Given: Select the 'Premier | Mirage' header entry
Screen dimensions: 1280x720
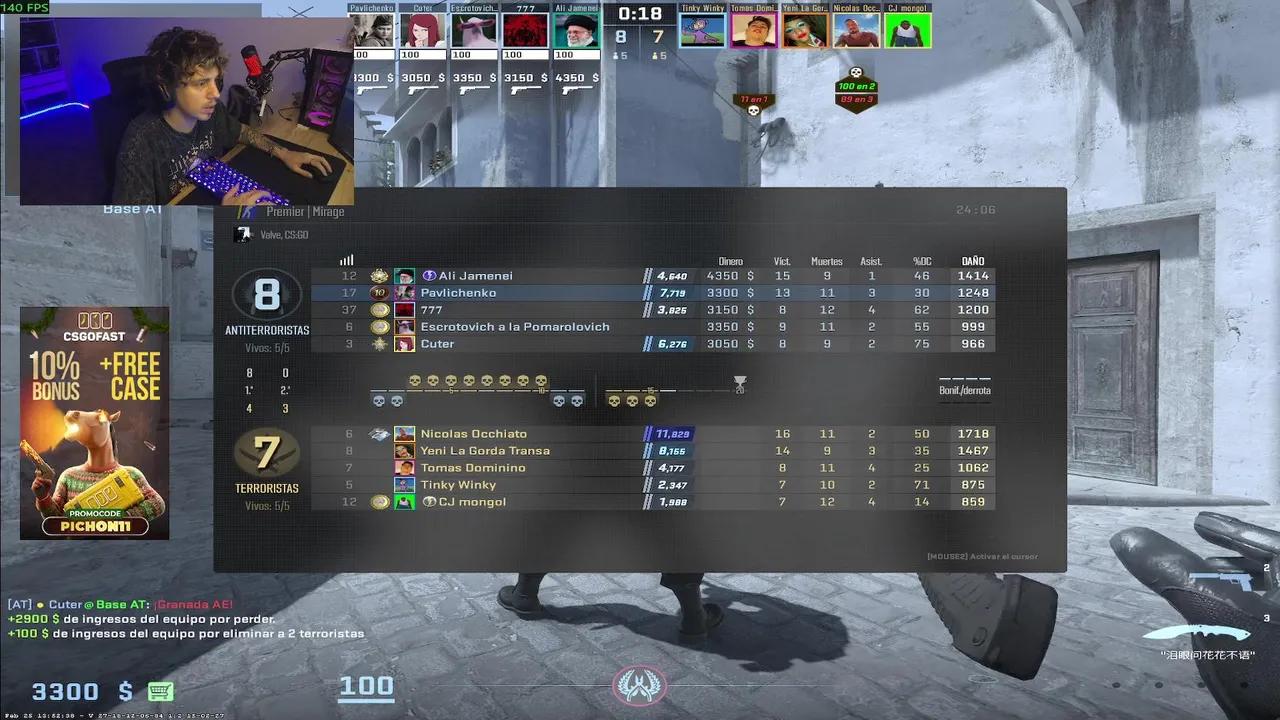Looking at the screenshot, I should coord(305,211).
